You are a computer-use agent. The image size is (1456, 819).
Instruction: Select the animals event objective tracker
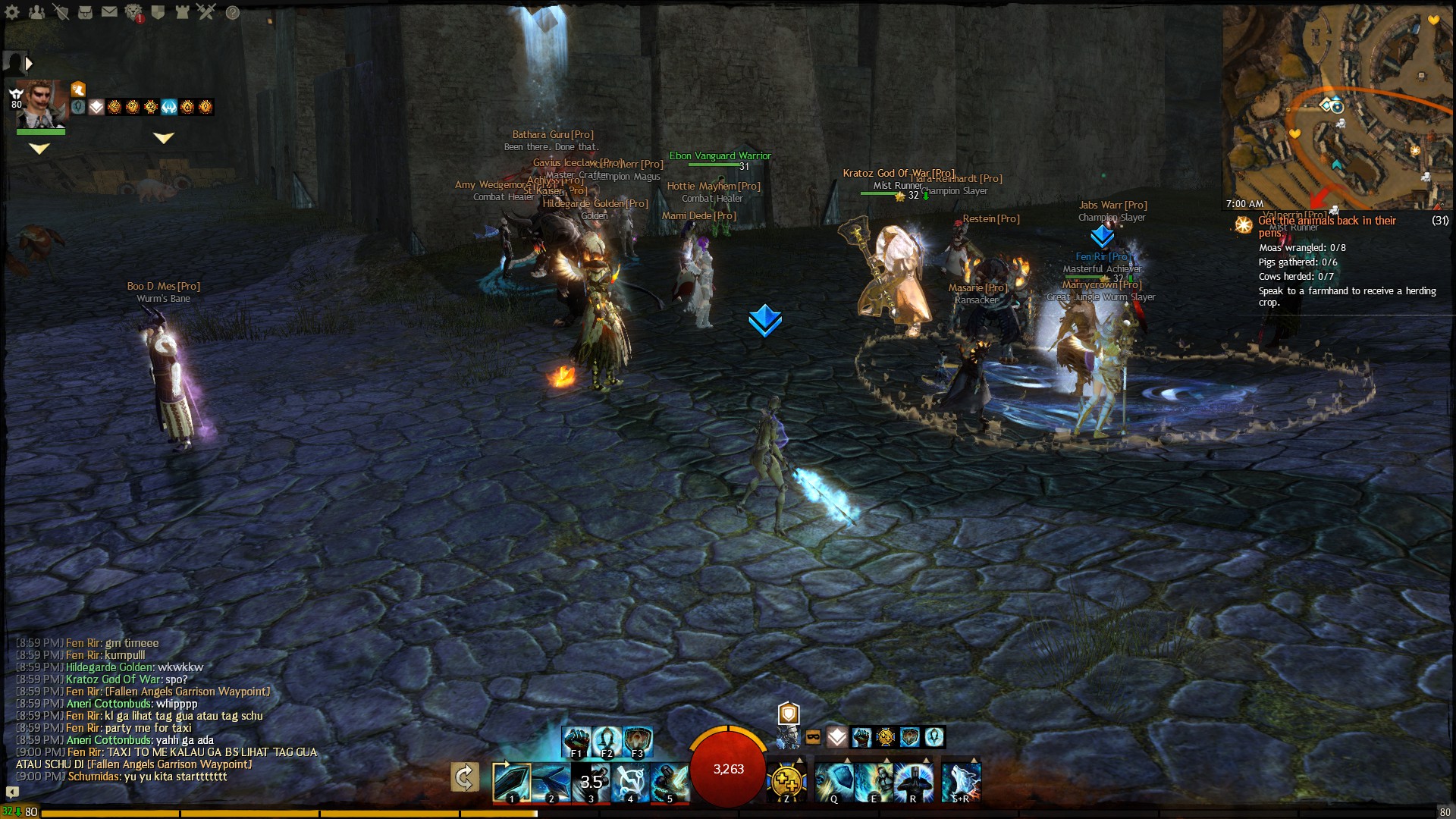tap(1327, 226)
